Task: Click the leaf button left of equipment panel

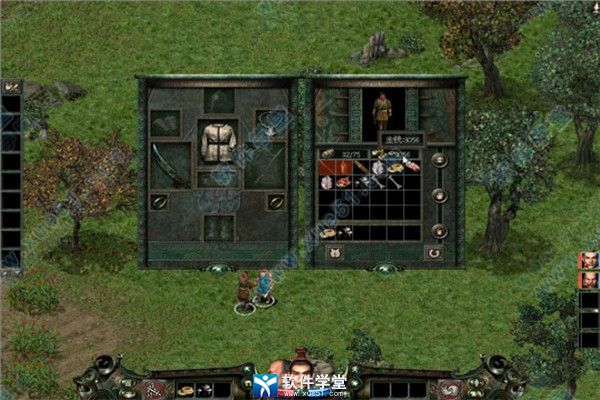Action: pyautogui.click(x=159, y=201)
